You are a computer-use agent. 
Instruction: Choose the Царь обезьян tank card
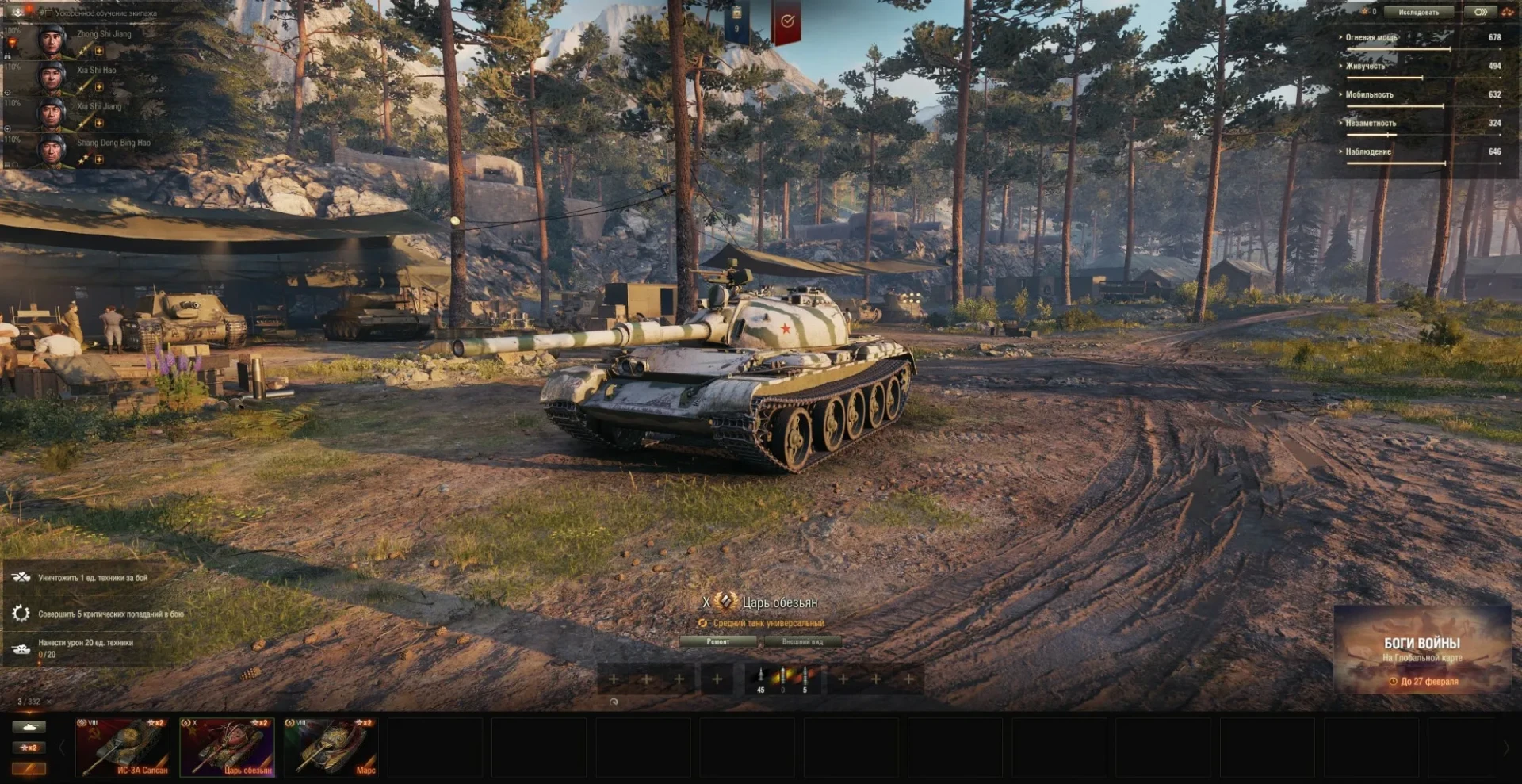pos(228,747)
